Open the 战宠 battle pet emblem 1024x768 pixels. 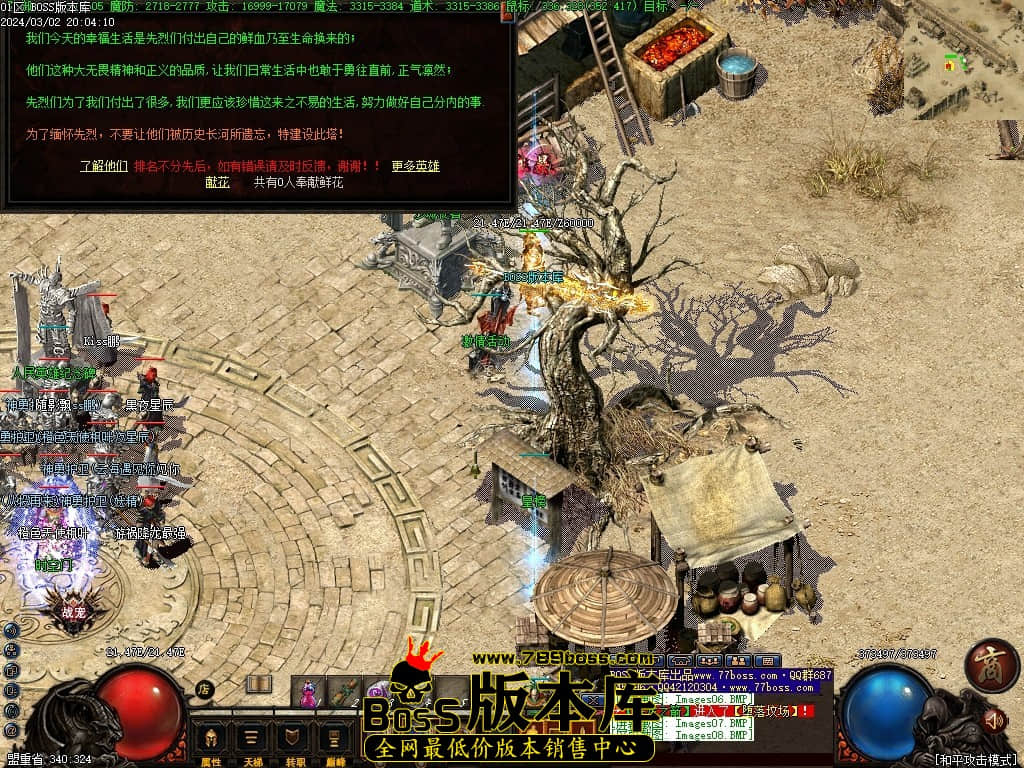(x=75, y=613)
